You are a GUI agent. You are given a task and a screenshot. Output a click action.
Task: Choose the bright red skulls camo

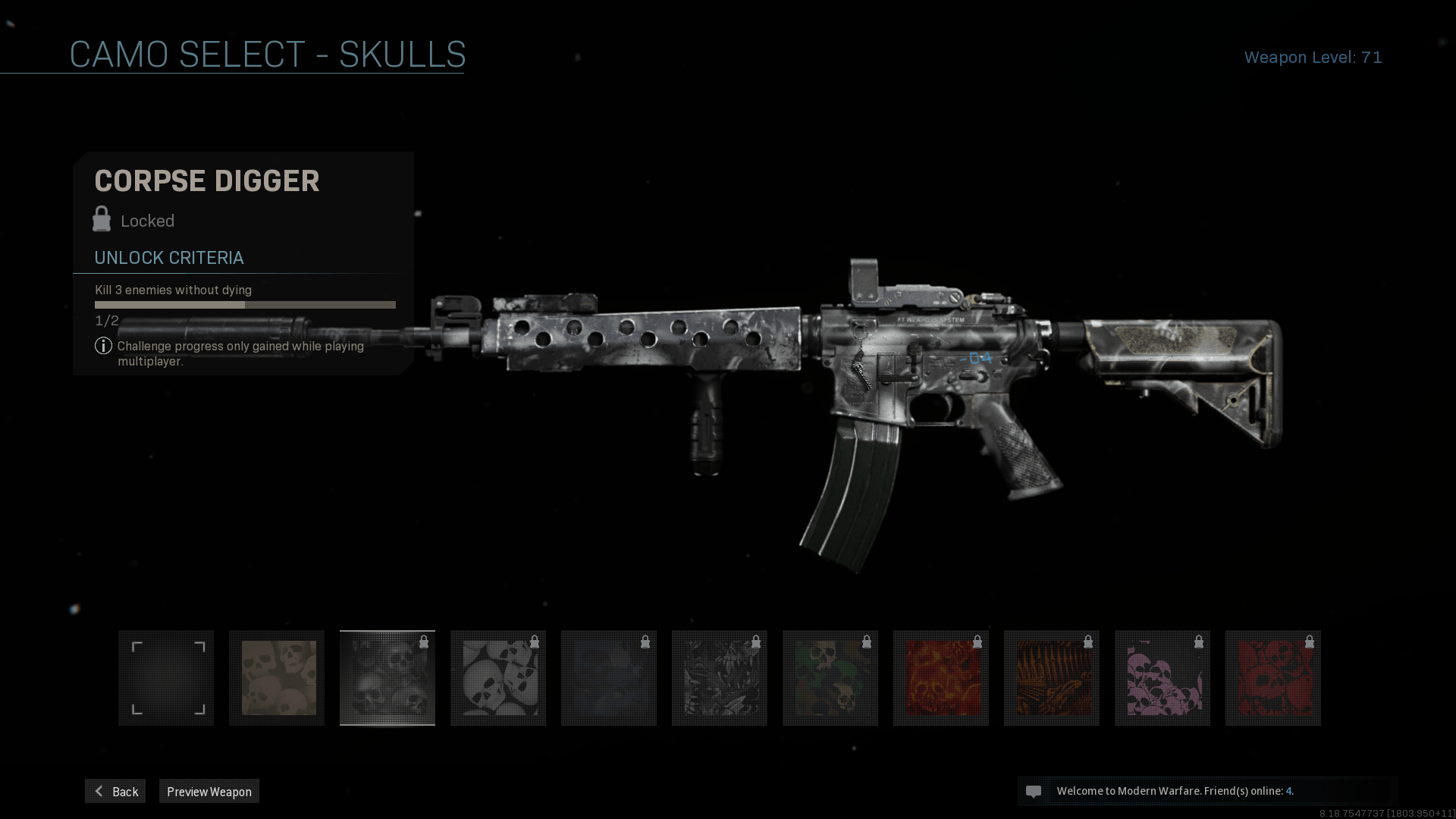coord(1273,678)
